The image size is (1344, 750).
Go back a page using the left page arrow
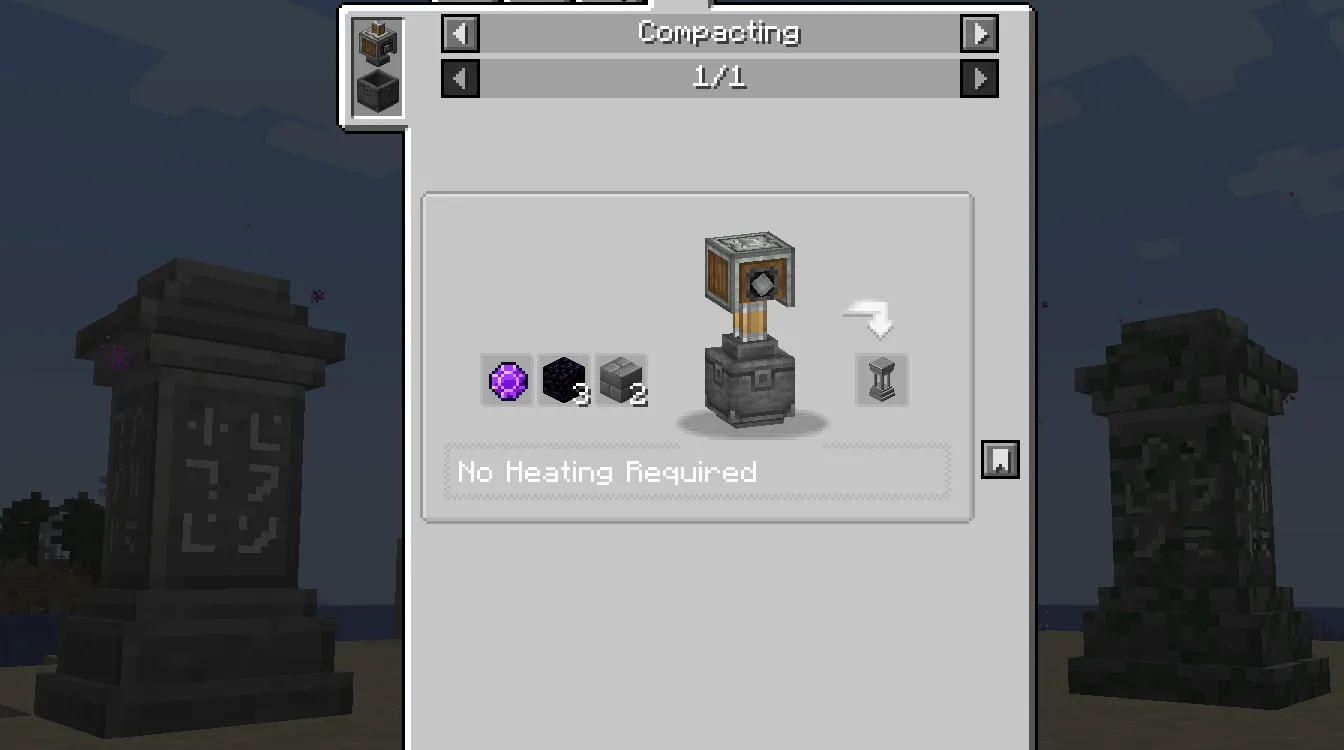coord(459,78)
